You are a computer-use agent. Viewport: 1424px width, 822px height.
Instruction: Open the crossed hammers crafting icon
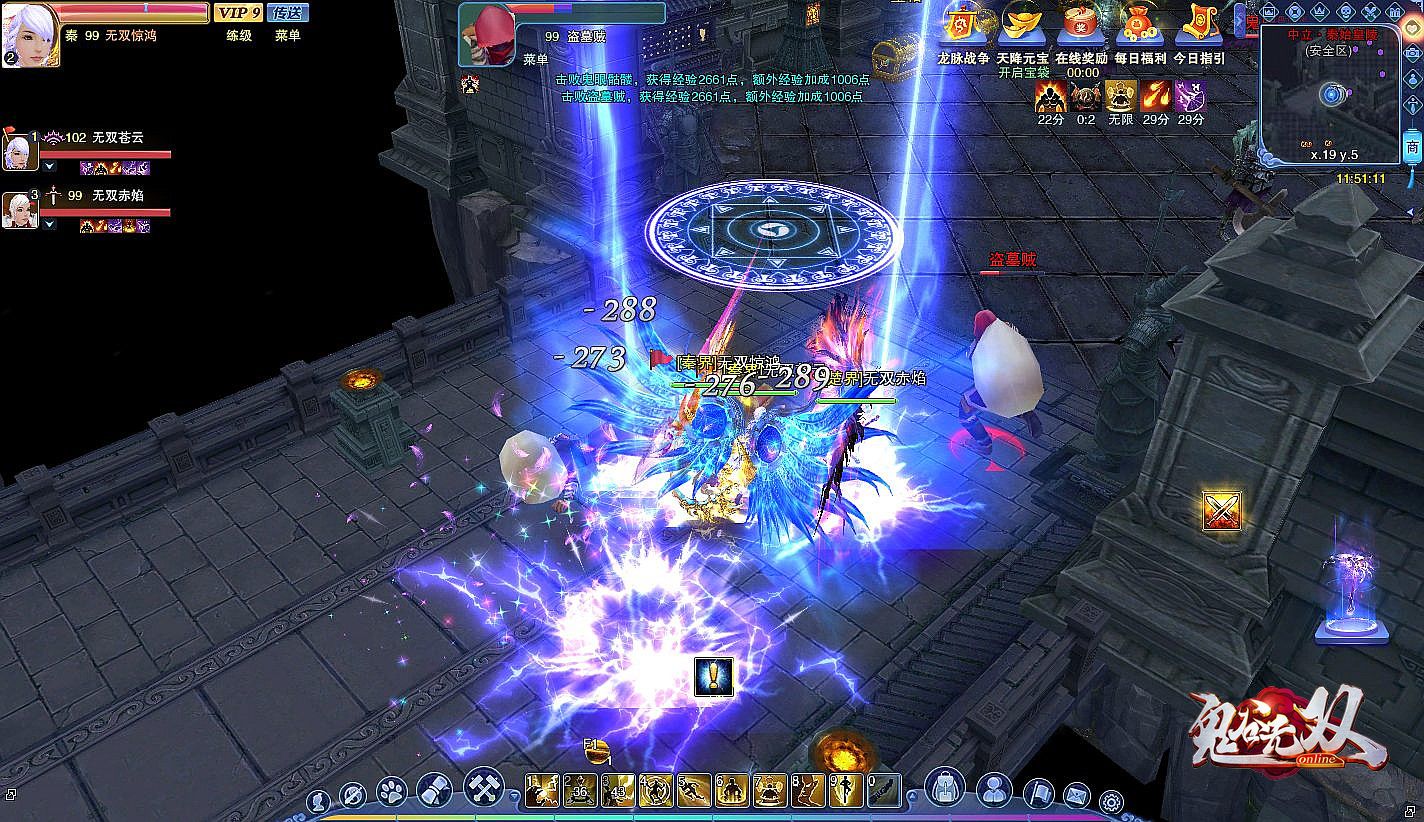(483, 789)
